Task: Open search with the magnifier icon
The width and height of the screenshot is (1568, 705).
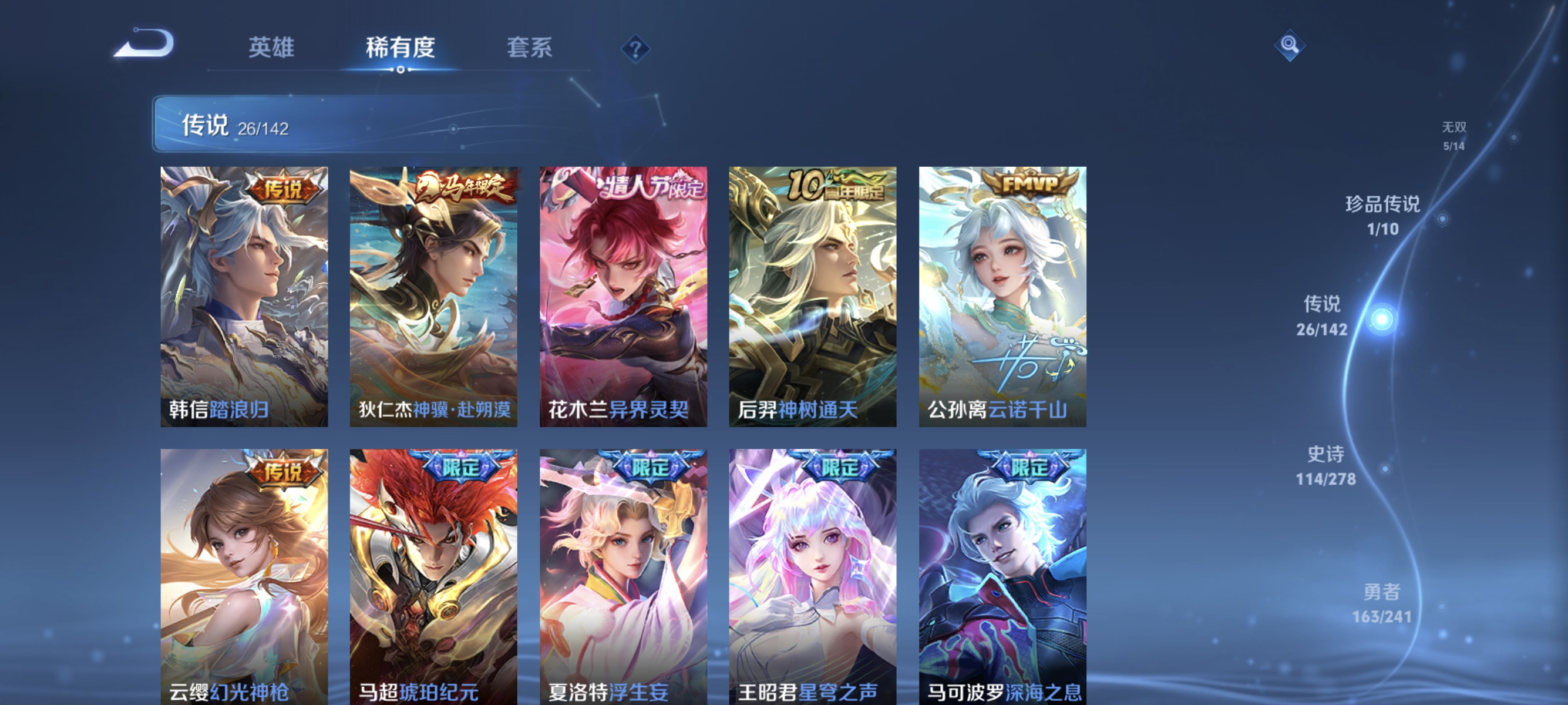Action: [1289, 44]
